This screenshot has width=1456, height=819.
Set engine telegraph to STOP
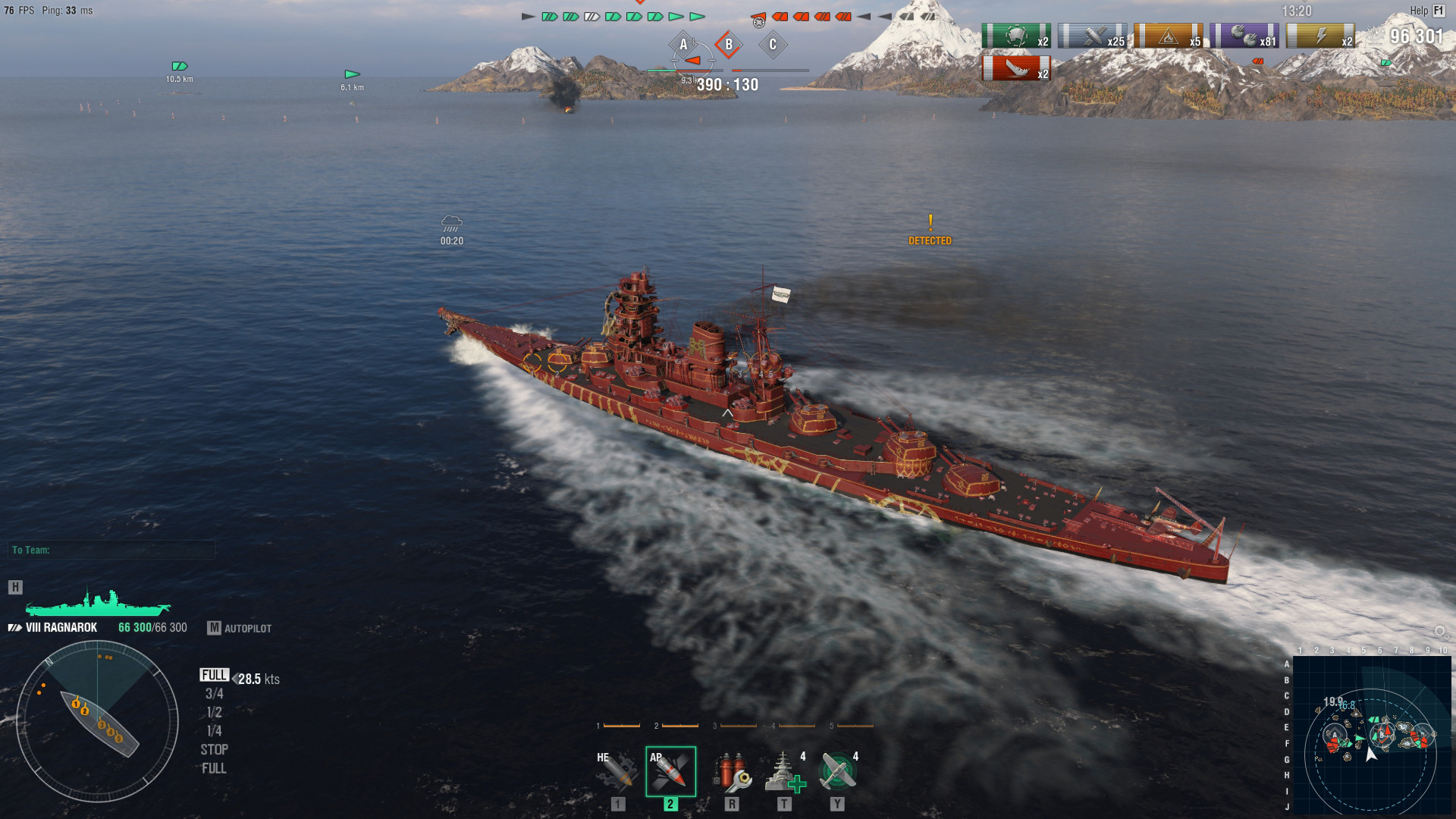click(x=215, y=749)
